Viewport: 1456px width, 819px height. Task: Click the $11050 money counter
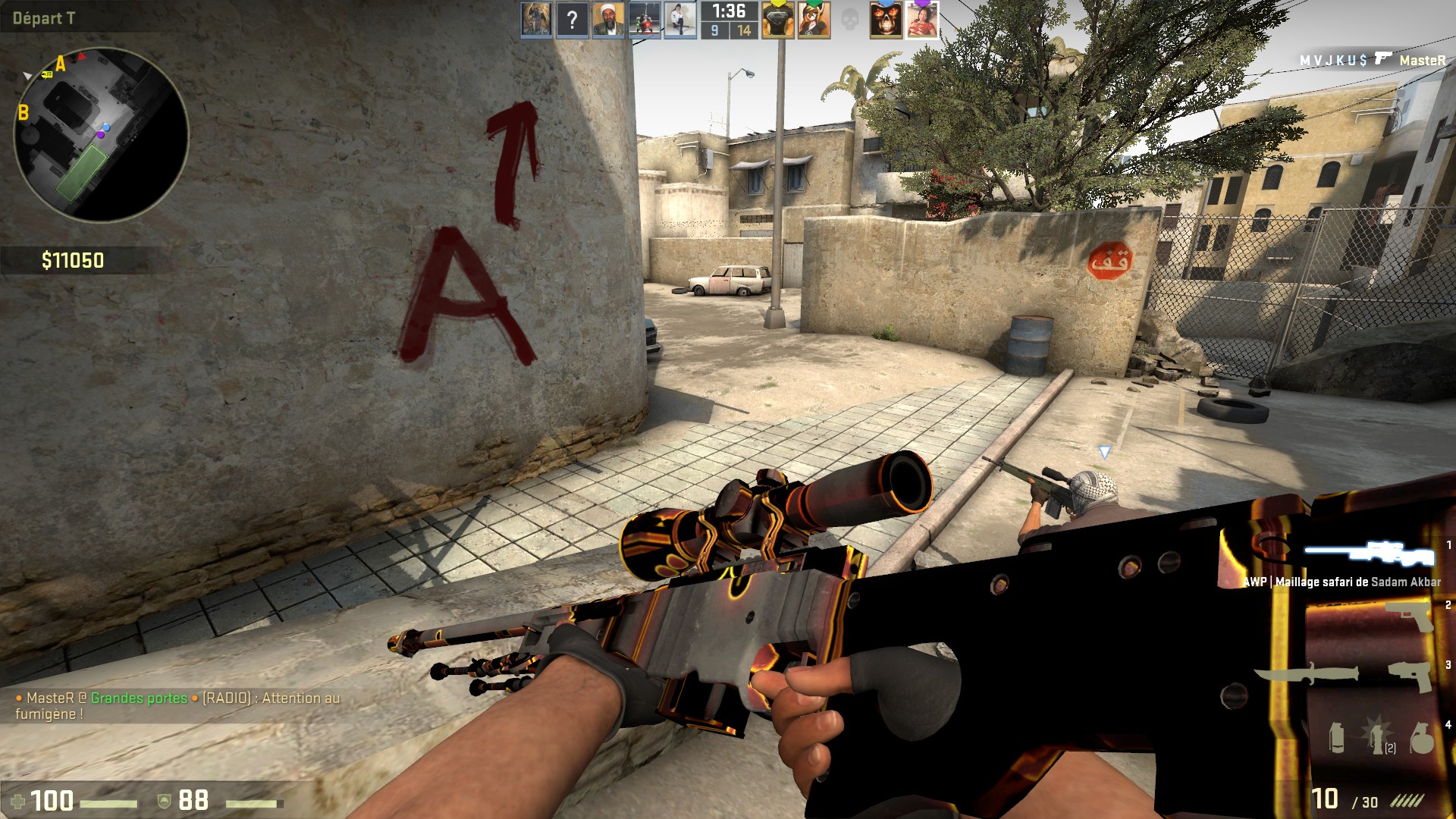click(x=72, y=260)
